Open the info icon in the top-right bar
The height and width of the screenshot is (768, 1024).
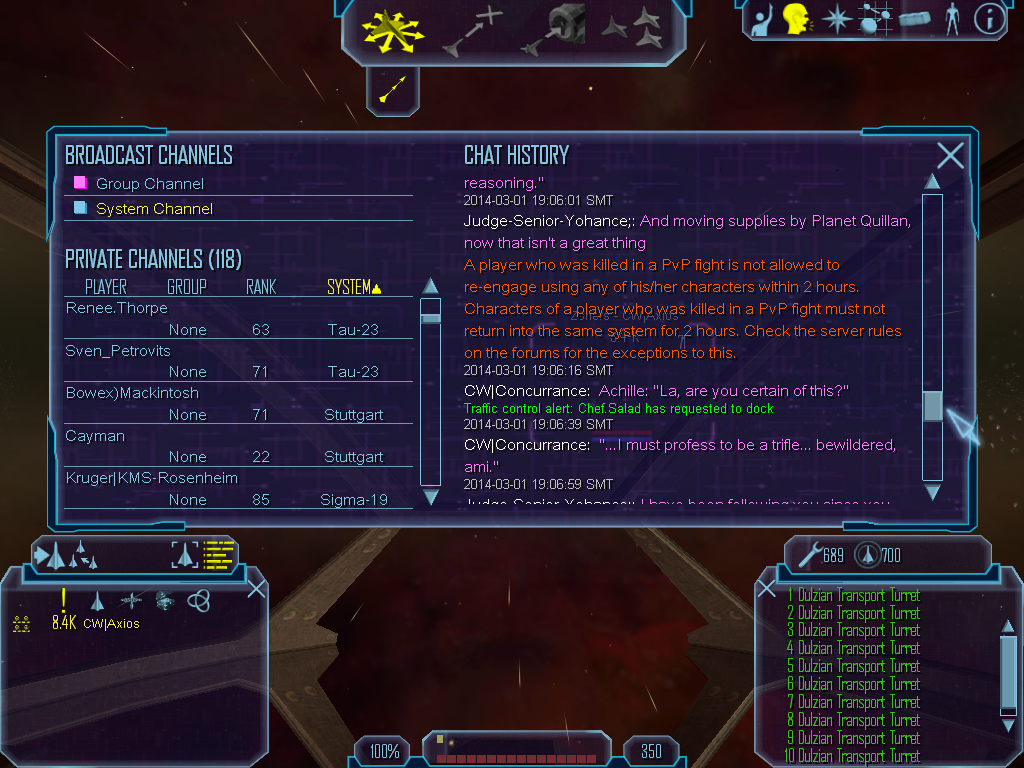[x=989, y=20]
